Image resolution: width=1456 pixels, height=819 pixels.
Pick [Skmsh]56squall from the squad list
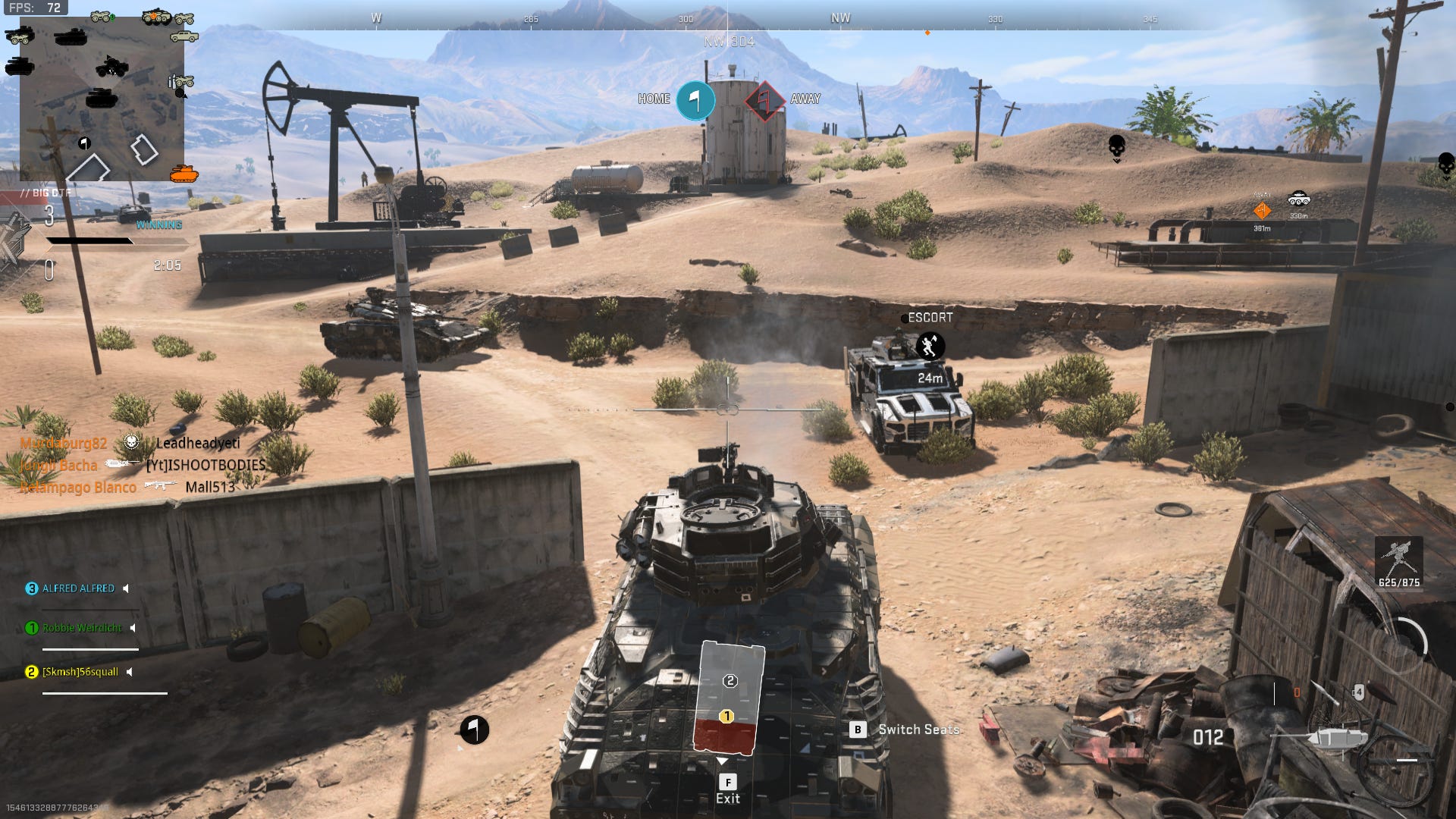80,672
